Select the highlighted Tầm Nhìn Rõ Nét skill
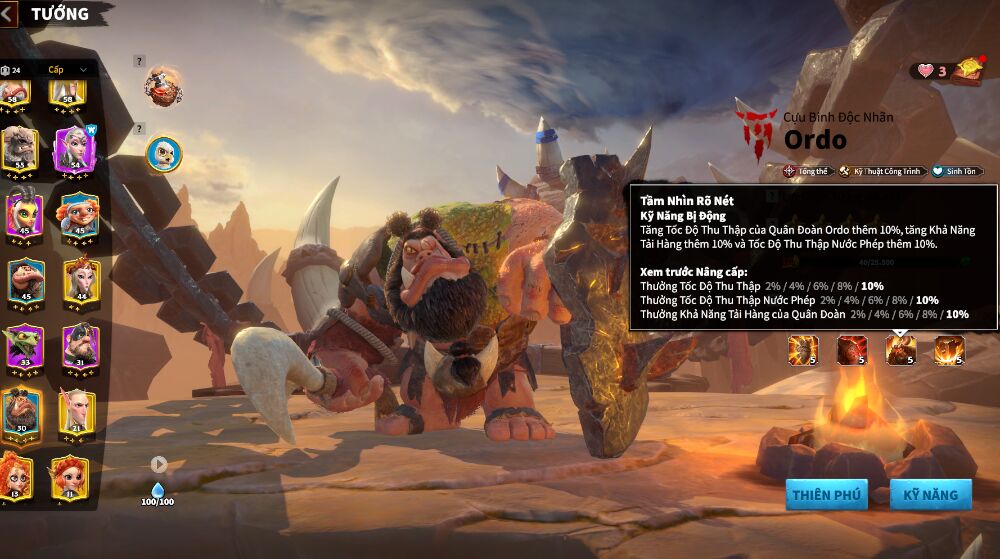 (x=901, y=350)
